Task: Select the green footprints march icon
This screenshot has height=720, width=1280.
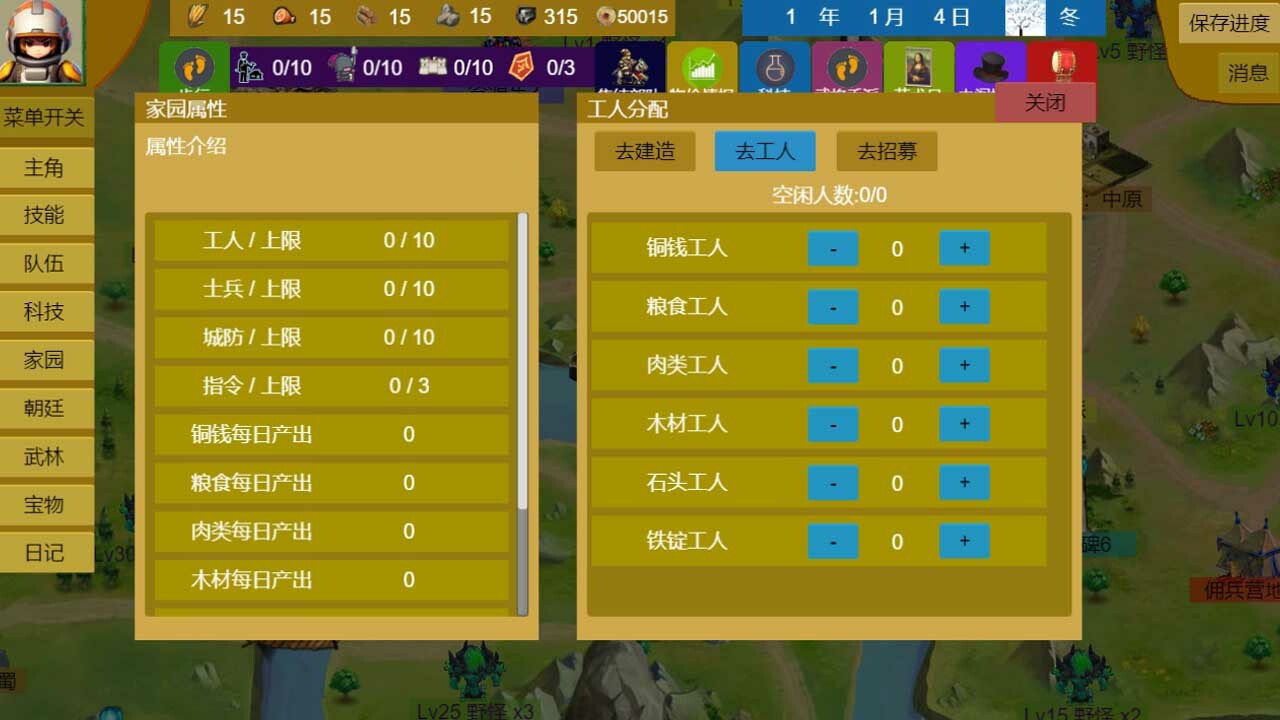Action: (193, 68)
